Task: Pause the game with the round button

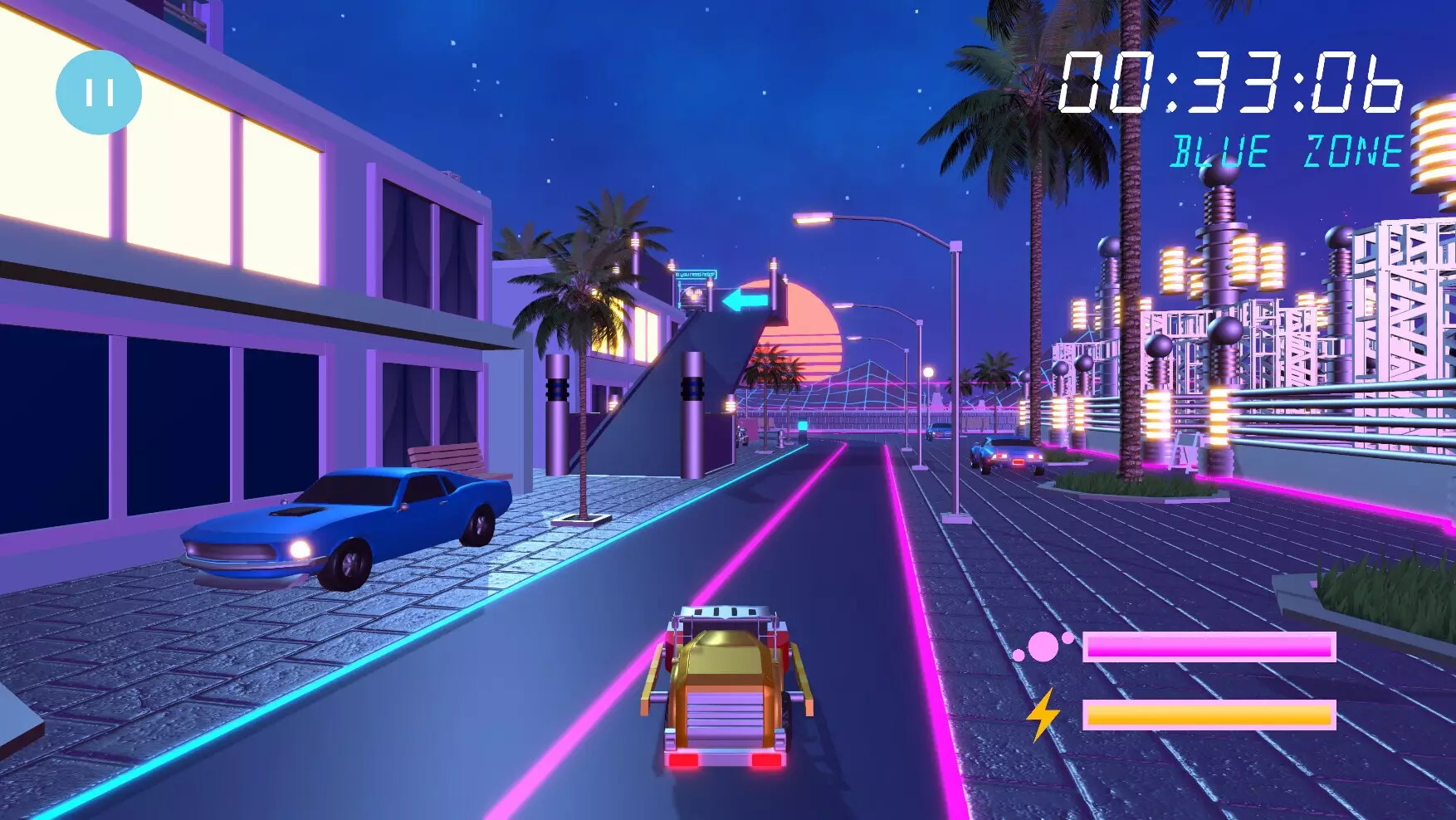Action: tap(99, 92)
